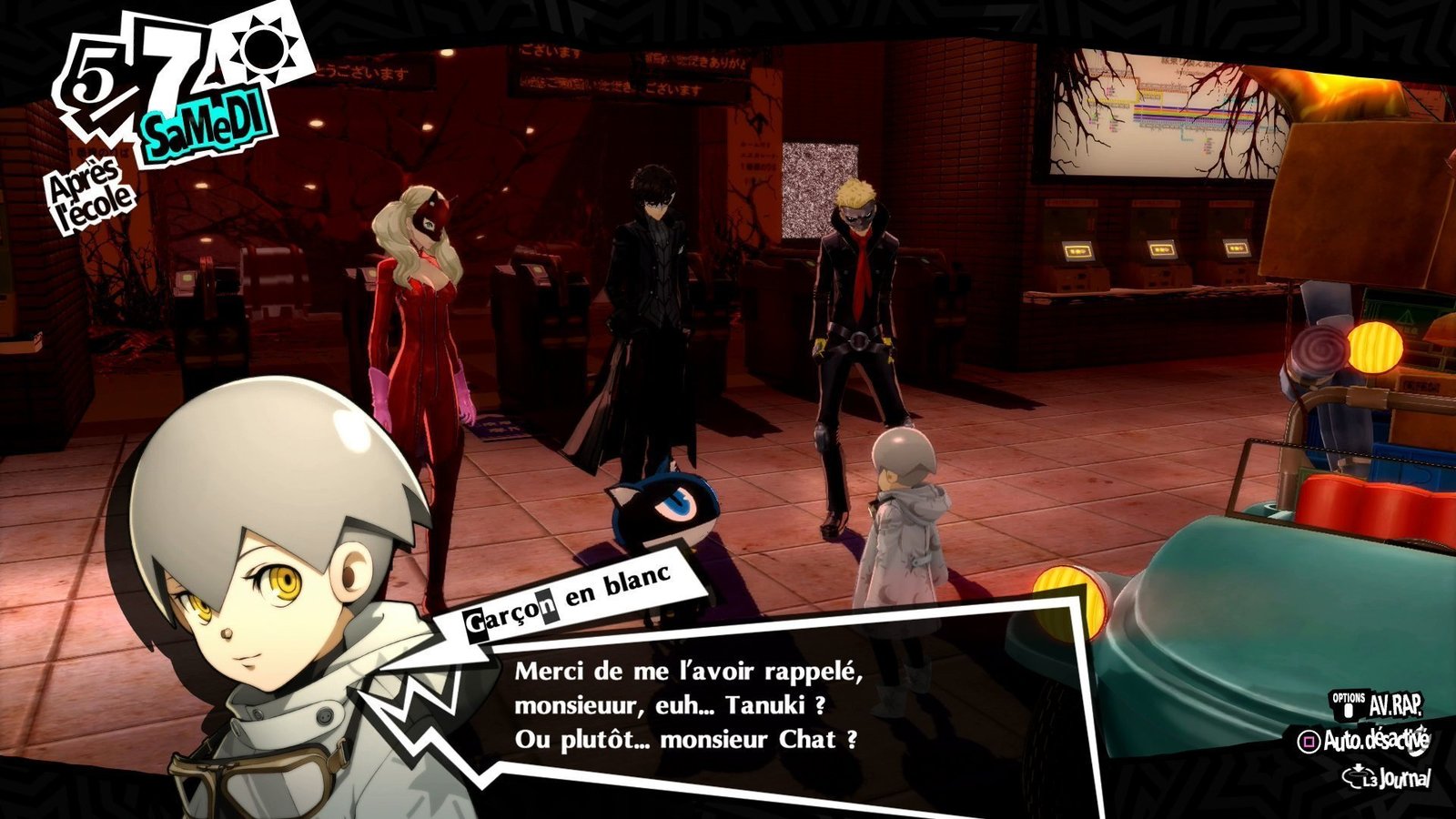
Task: Toggle the Auto désactivé dialogue option
Action: [x=1363, y=741]
